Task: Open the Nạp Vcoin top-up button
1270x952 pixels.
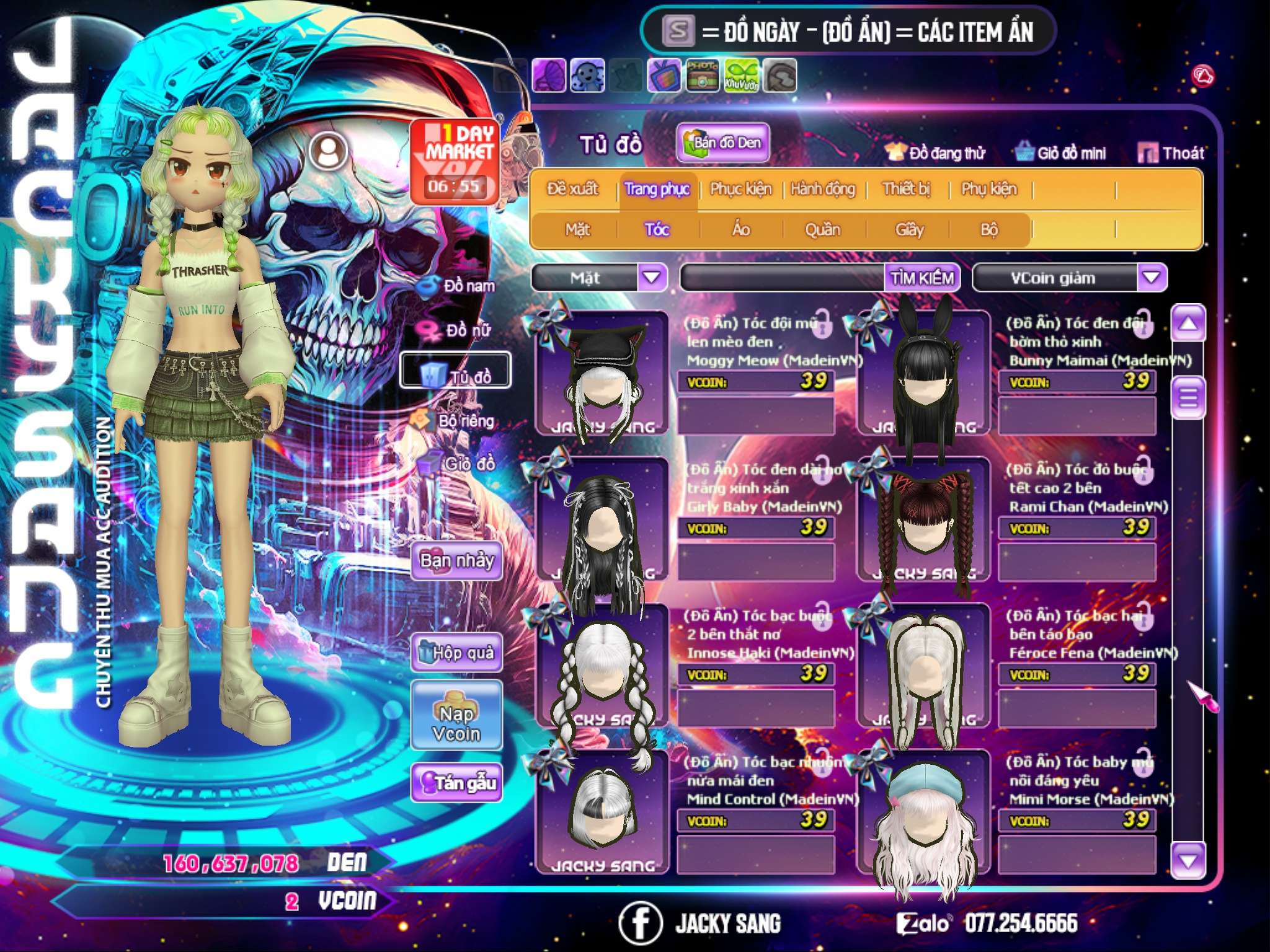Action: pos(456,723)
